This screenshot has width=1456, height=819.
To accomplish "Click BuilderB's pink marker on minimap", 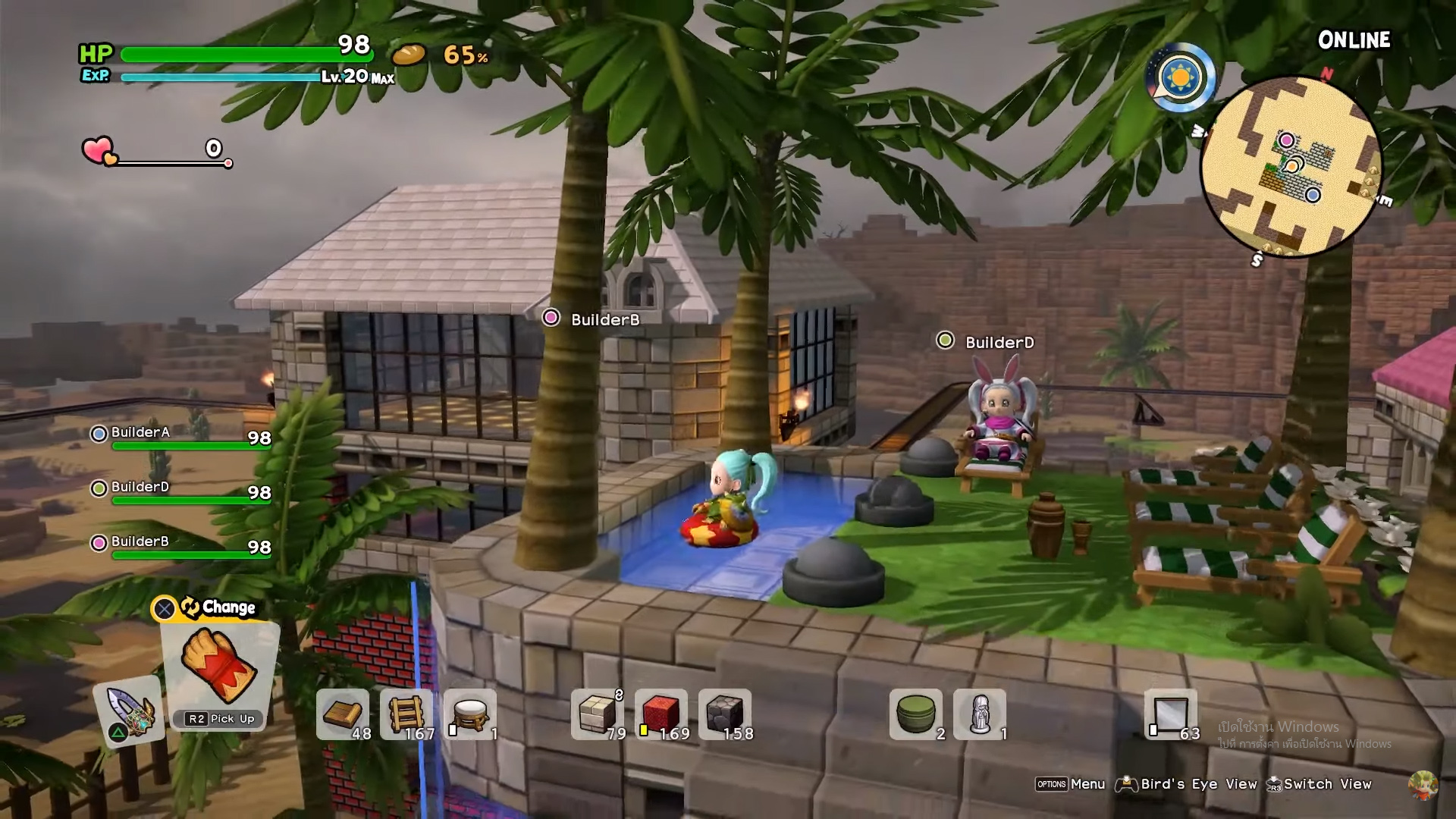I will pyautogui.click(x=1286, y=140).
